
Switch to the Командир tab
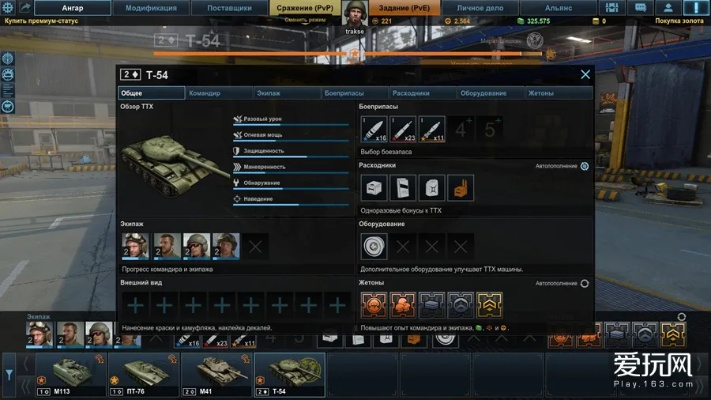[x=204, y=93]
